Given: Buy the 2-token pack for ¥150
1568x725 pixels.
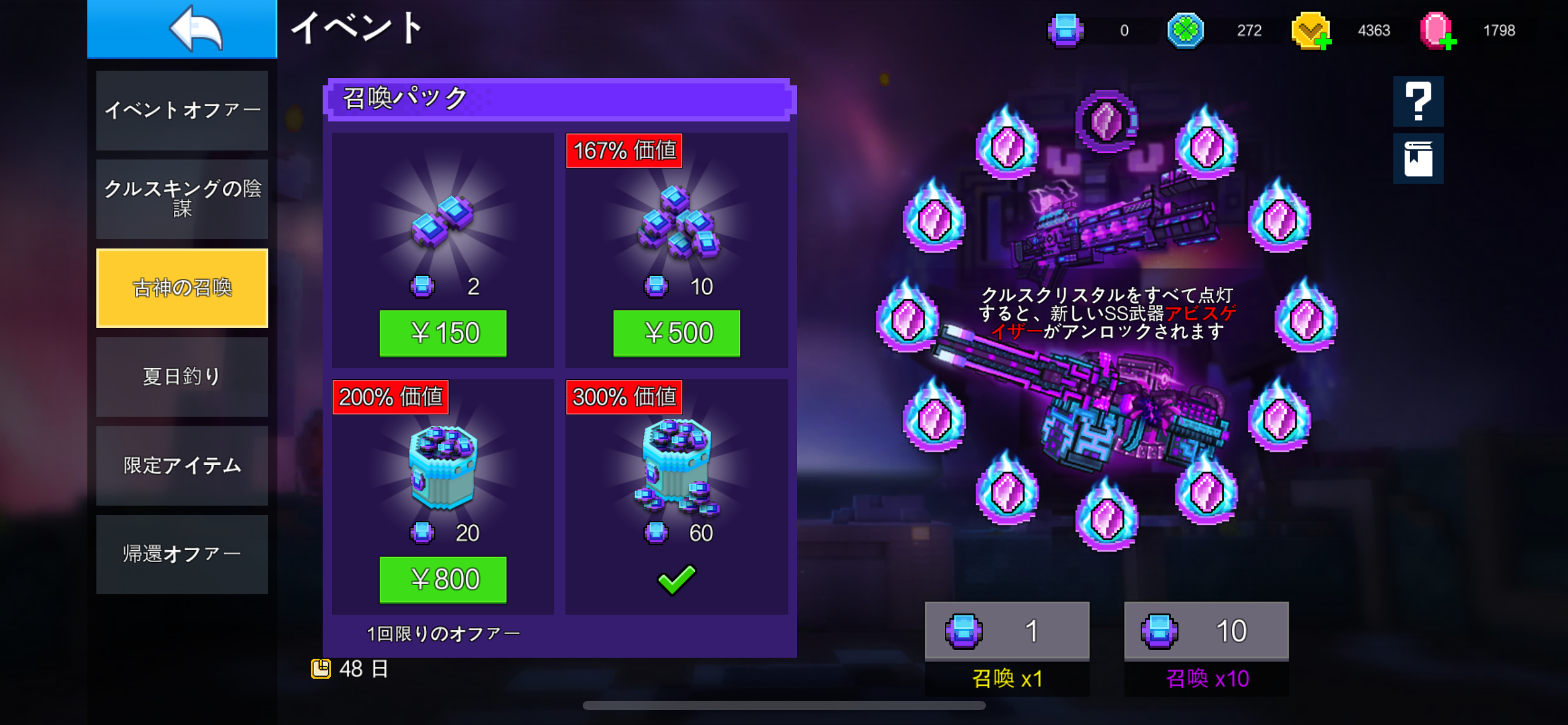Looking at the screenshot, I should [443, 333].
